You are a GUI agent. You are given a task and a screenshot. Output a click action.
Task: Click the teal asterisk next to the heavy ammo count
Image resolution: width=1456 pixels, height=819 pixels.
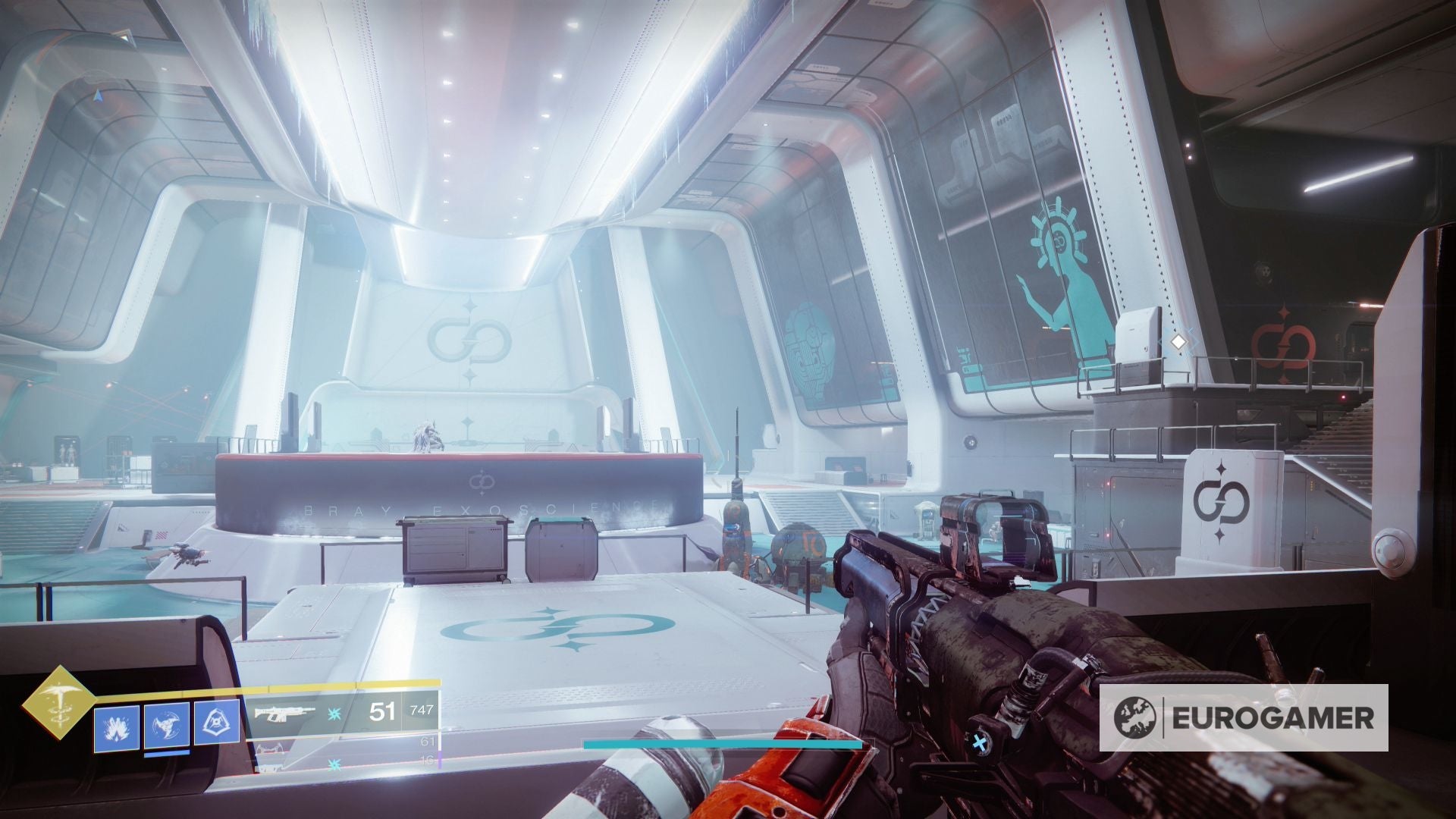coord(334,764)
